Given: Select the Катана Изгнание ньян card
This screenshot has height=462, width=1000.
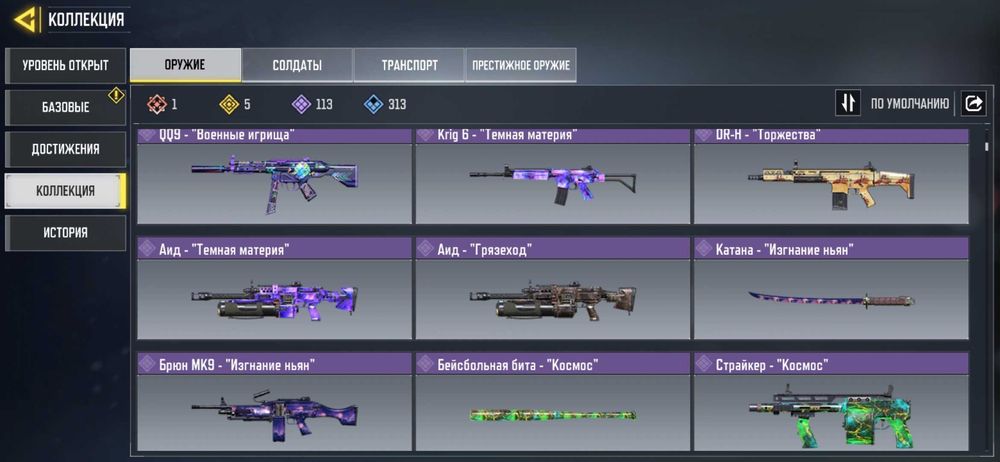Looking at the screenshot, I should (830, 292).
